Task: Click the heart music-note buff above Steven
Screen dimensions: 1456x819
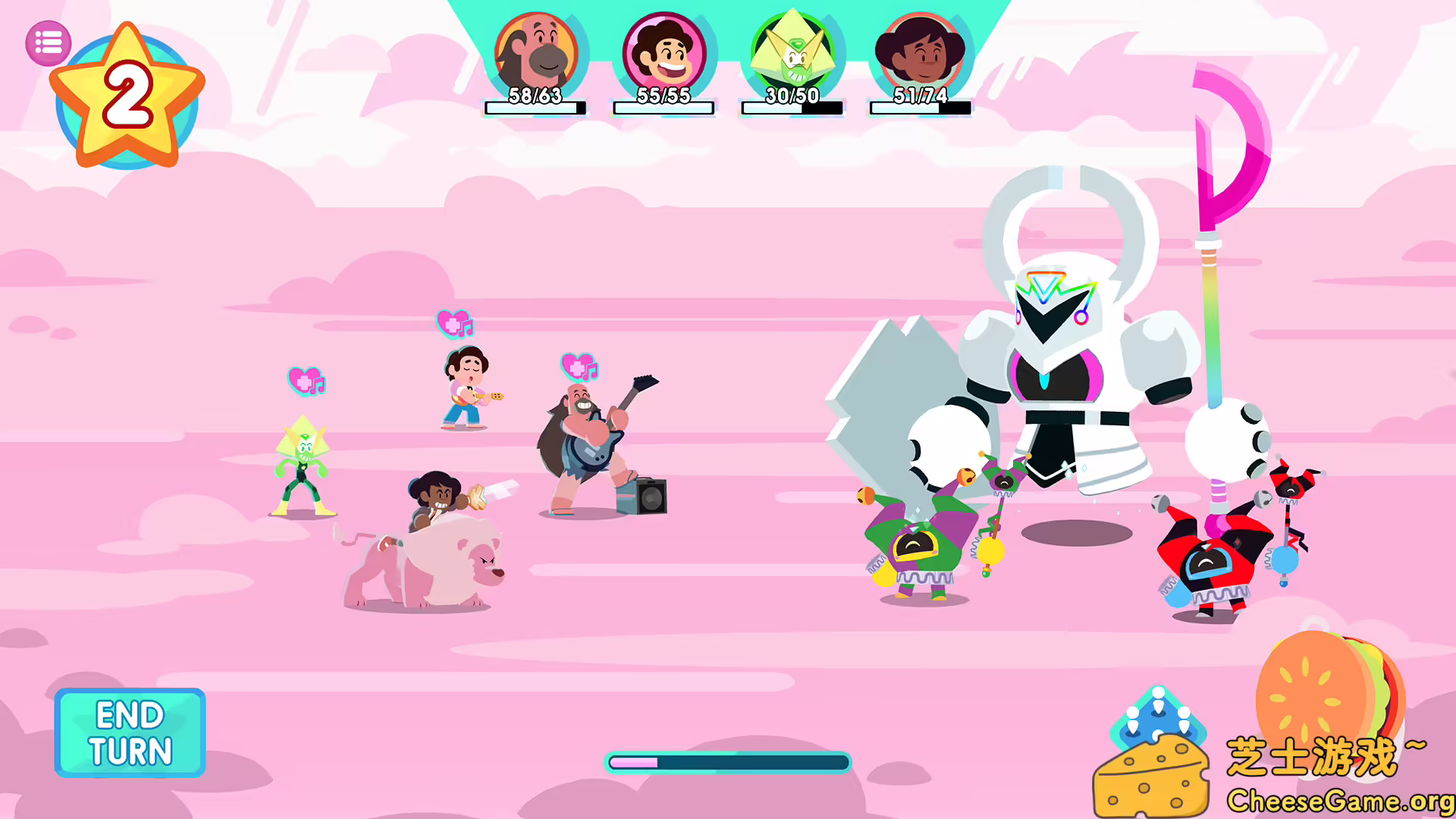Action: pyautogui.click(x=453, y=322)
